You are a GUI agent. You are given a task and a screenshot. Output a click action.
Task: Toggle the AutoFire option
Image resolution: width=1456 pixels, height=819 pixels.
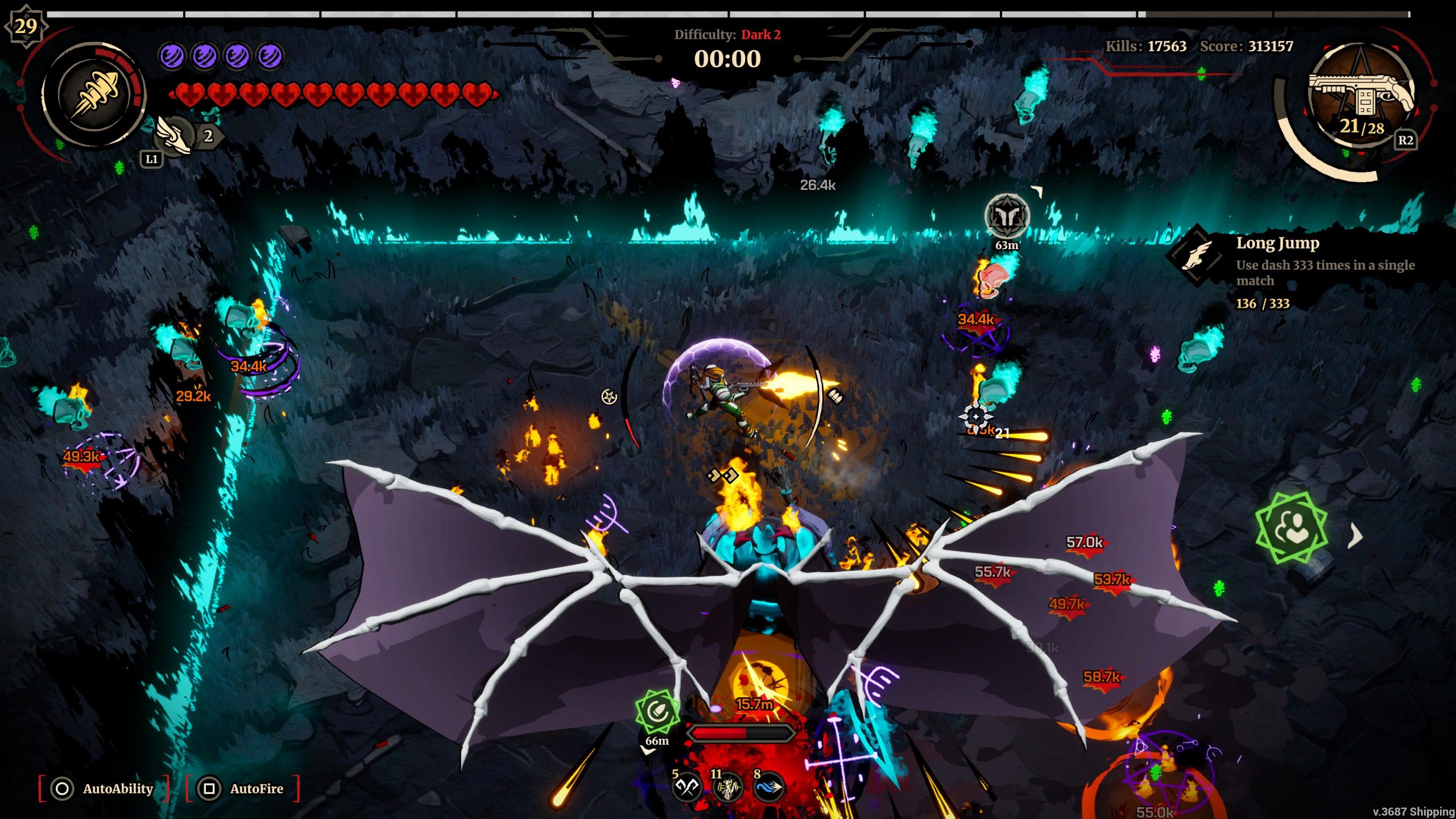point(242,788)
